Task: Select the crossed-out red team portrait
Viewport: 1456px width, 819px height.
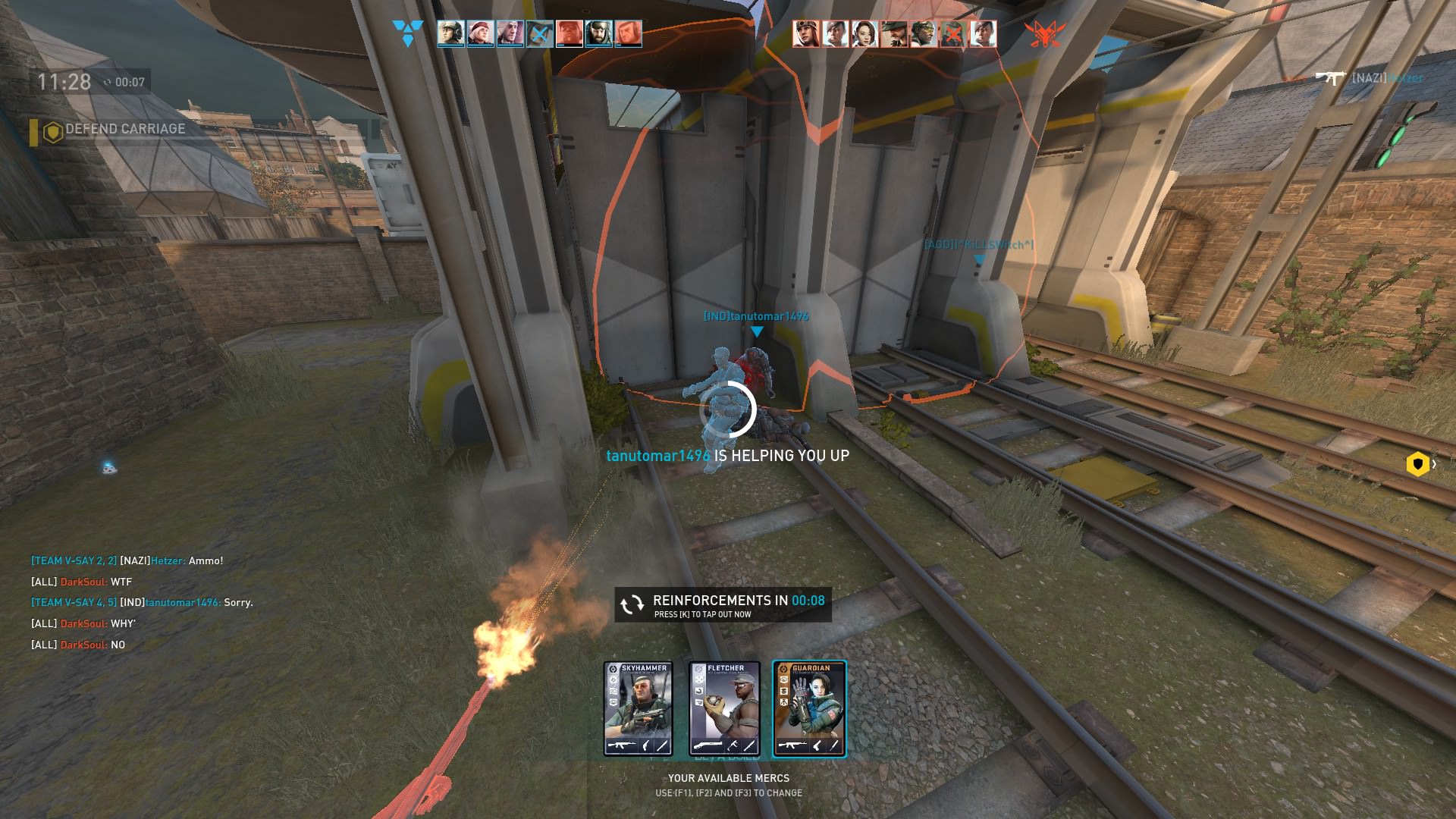Action: click(952, 34)
